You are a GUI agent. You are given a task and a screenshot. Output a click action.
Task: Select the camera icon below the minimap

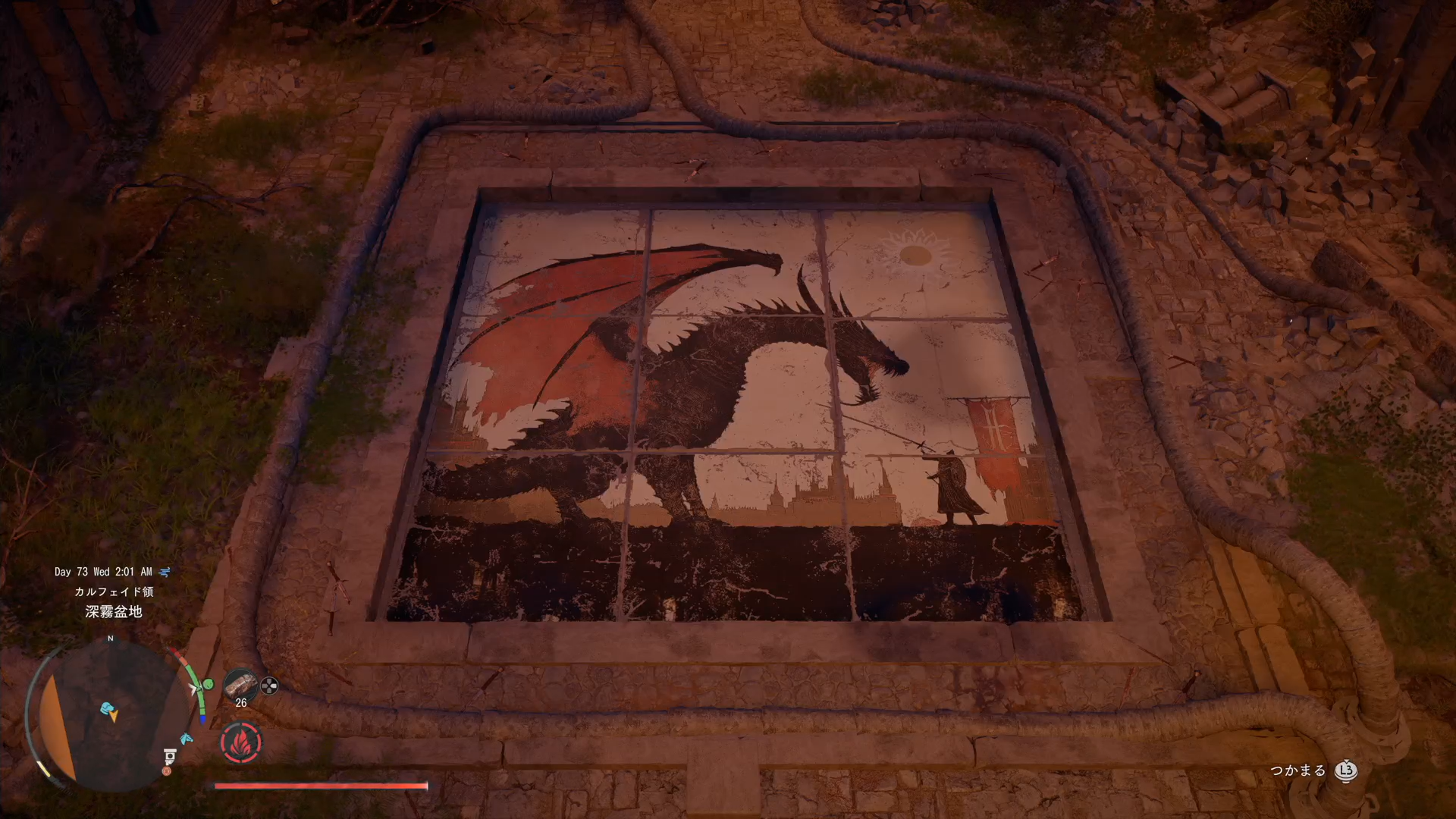tap(170, 755)
